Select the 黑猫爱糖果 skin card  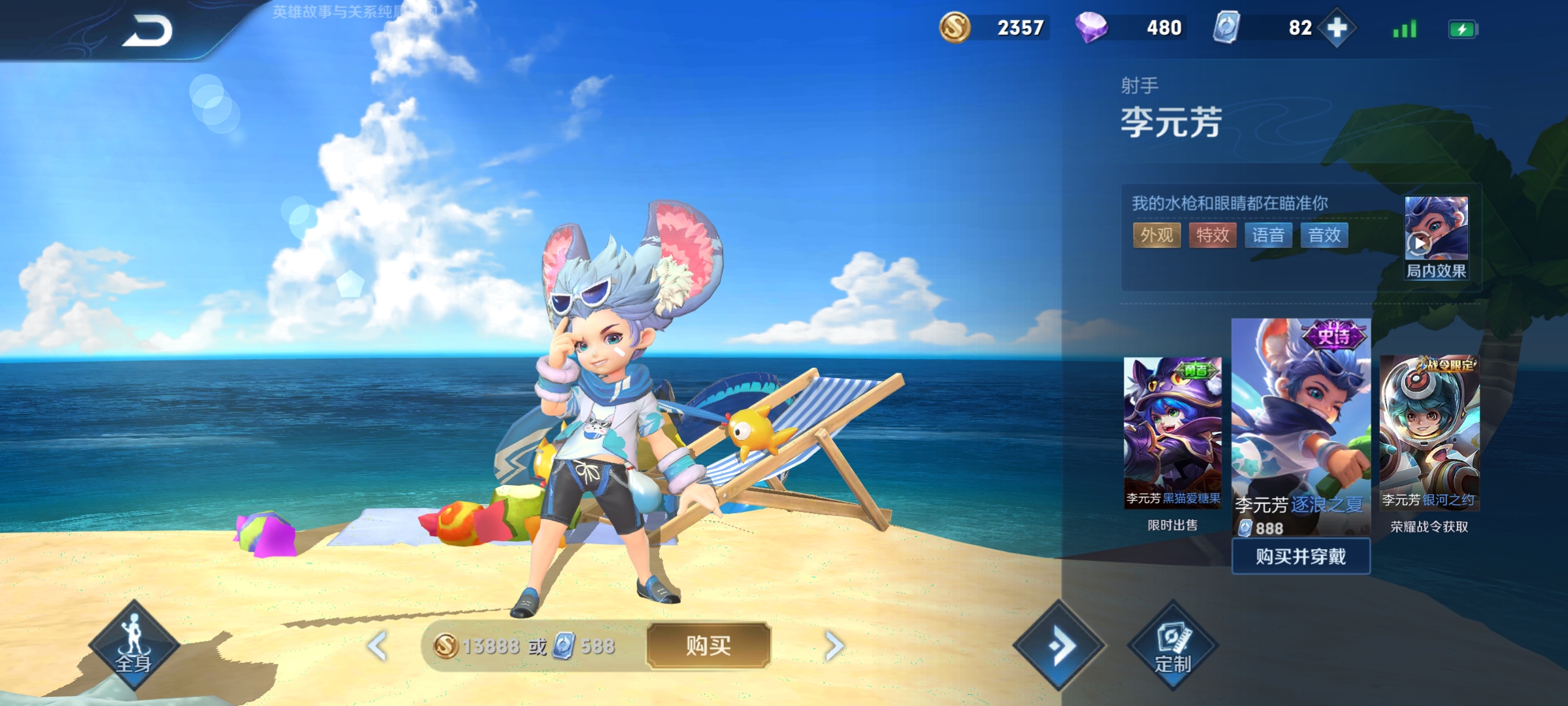[x=1172, y=431]
